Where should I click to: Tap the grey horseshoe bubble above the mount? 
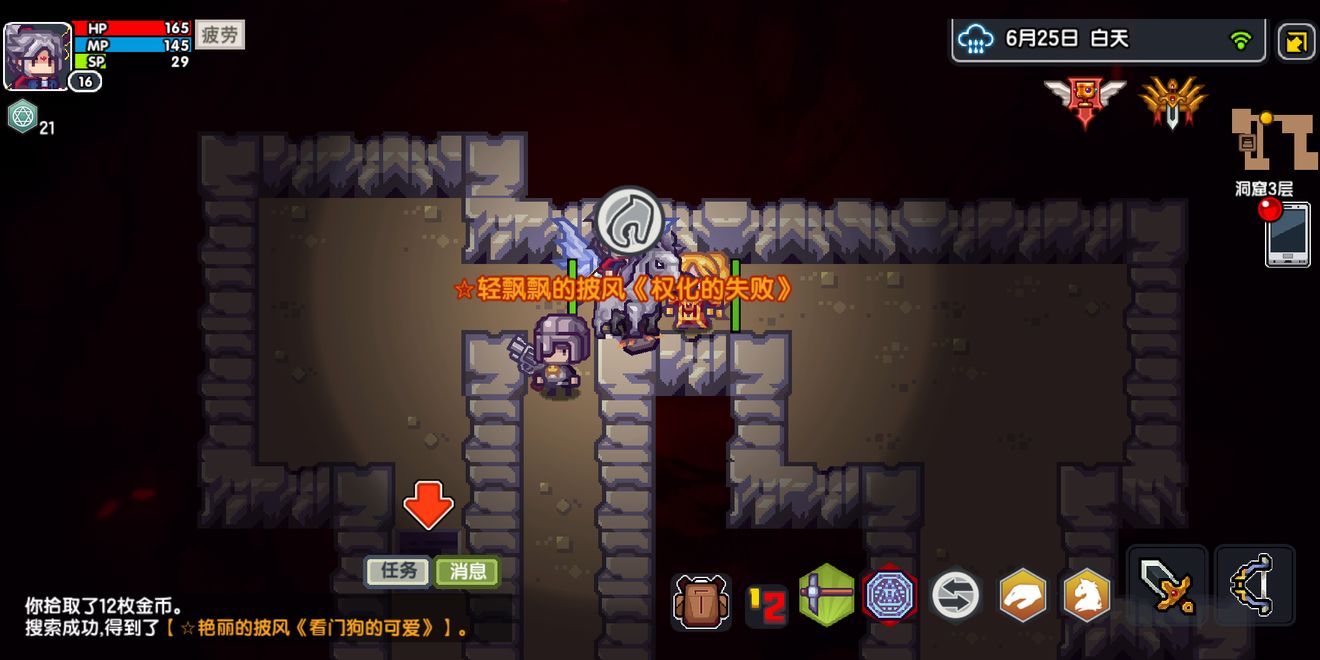630,221
